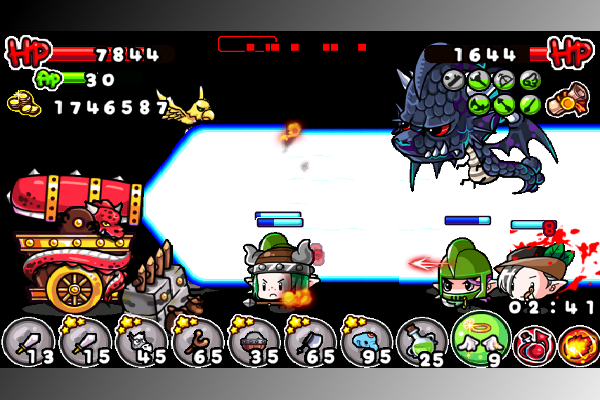Select the unit slot costing 45
This screenshot has height=400, width=600.
click(140, 342)
